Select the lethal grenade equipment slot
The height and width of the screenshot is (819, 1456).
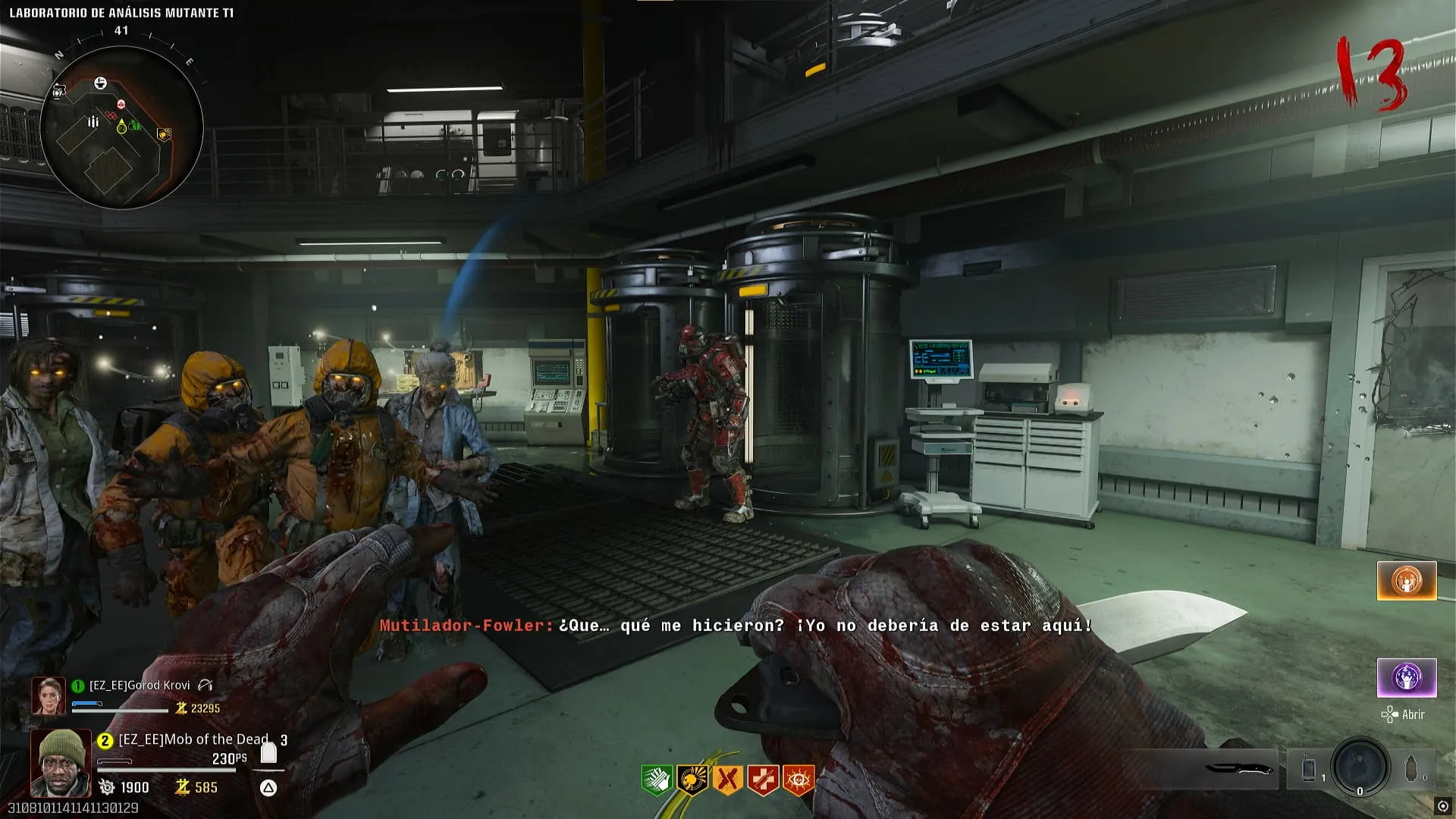[1410, 769]
